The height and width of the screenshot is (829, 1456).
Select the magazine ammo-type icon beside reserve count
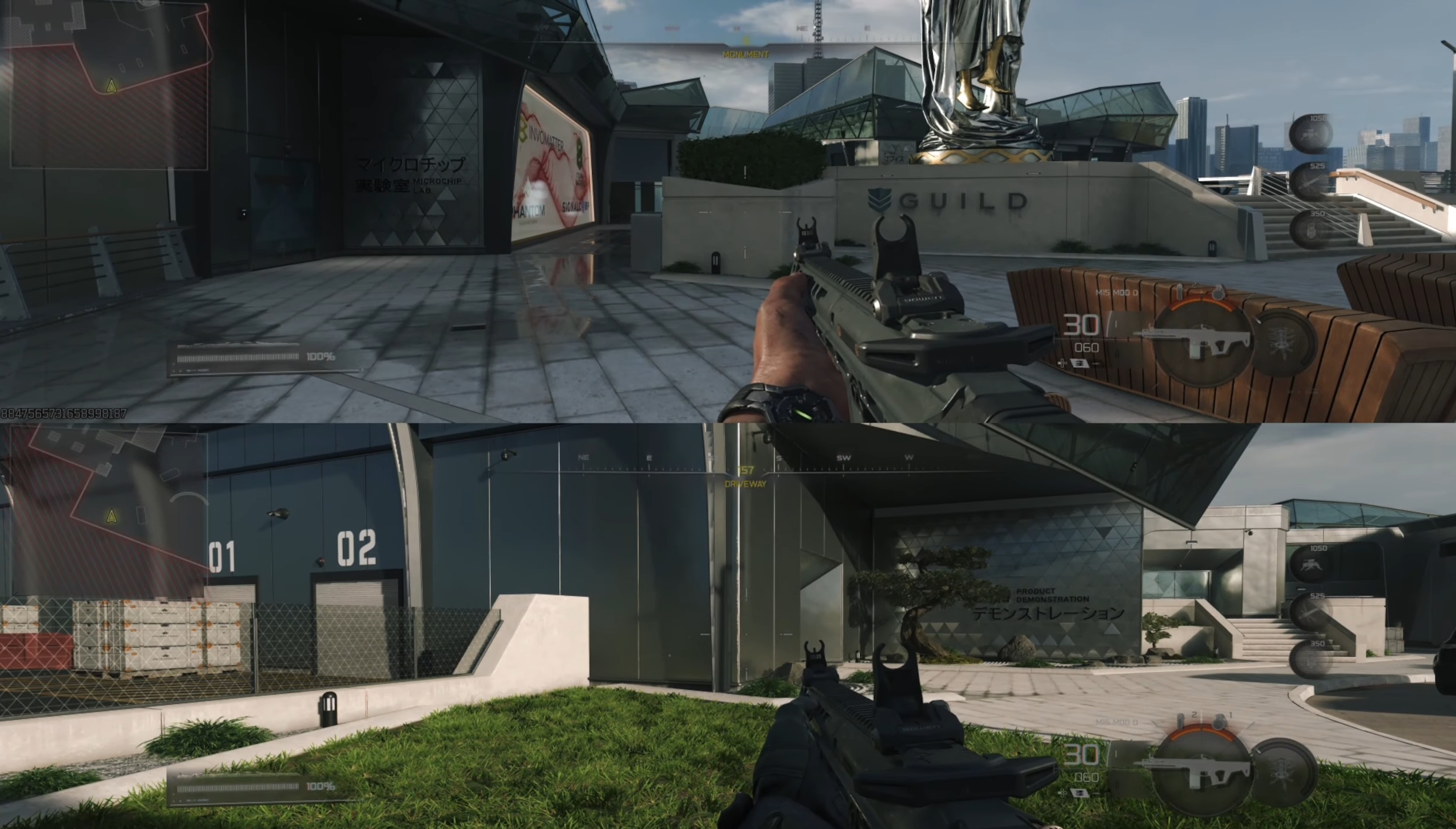coord(1079,364)
